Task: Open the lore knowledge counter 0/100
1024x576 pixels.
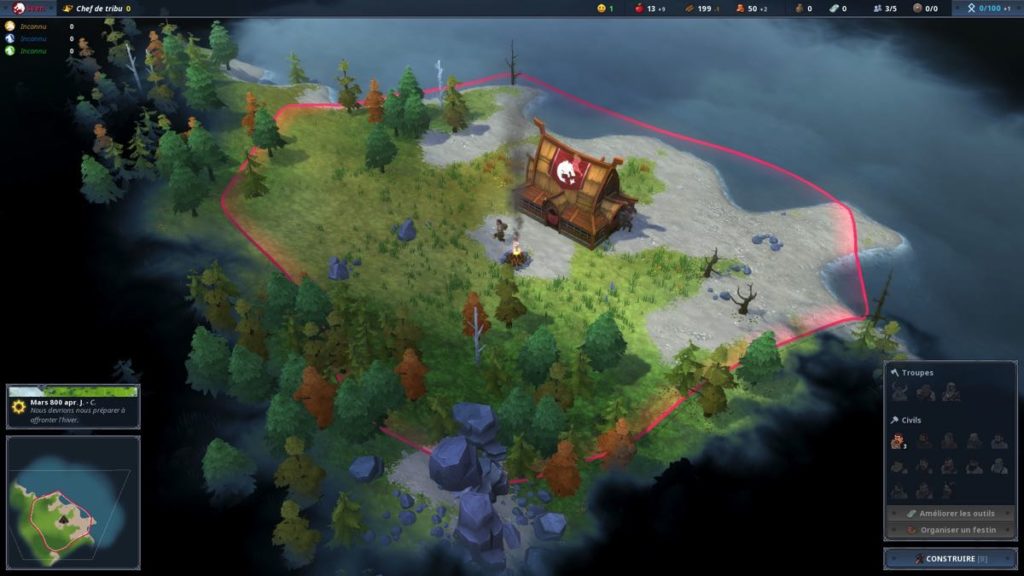Action: click(x=989, y=8)
